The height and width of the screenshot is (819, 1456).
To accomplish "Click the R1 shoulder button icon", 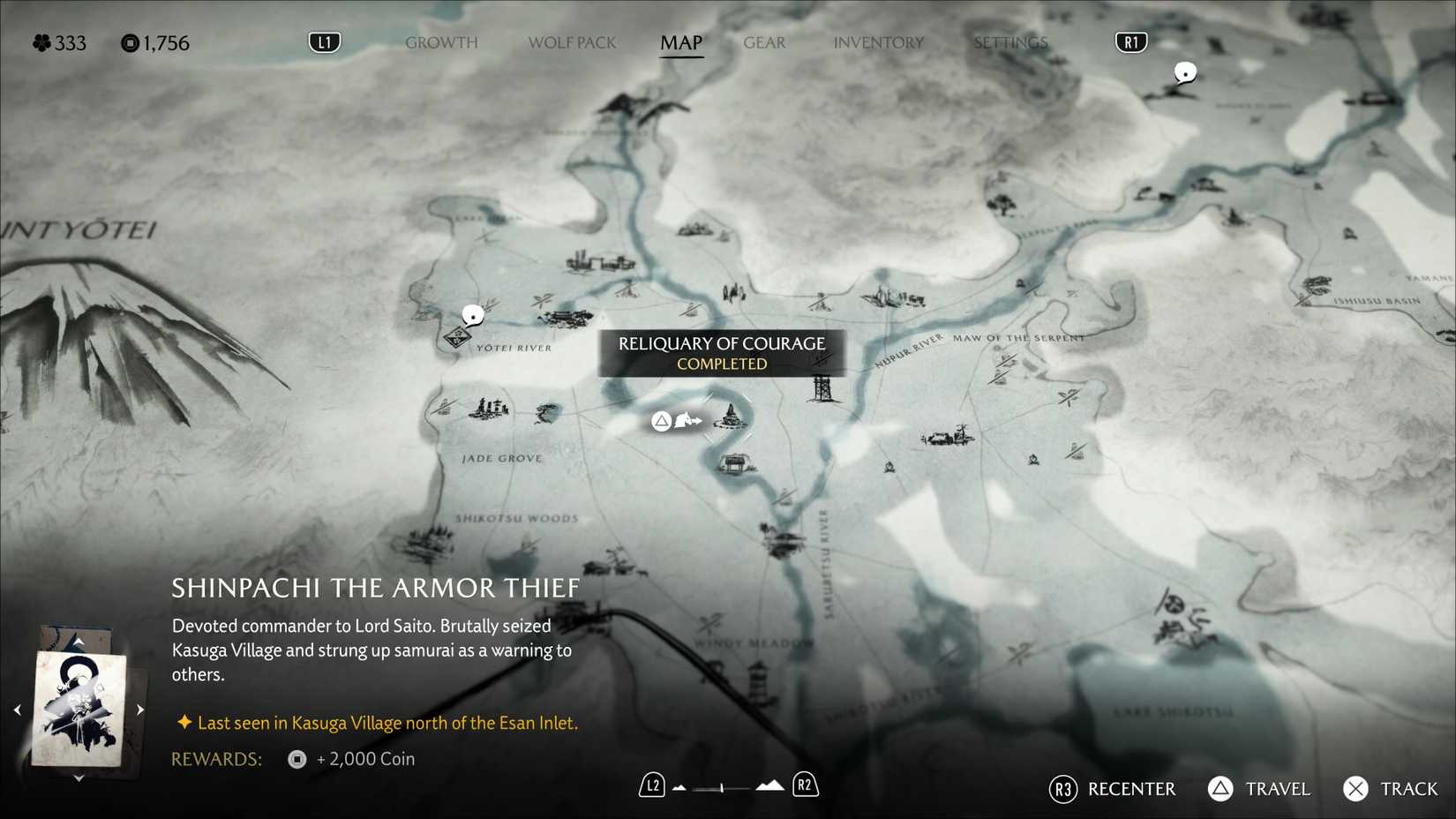I will click(1130, 41).
